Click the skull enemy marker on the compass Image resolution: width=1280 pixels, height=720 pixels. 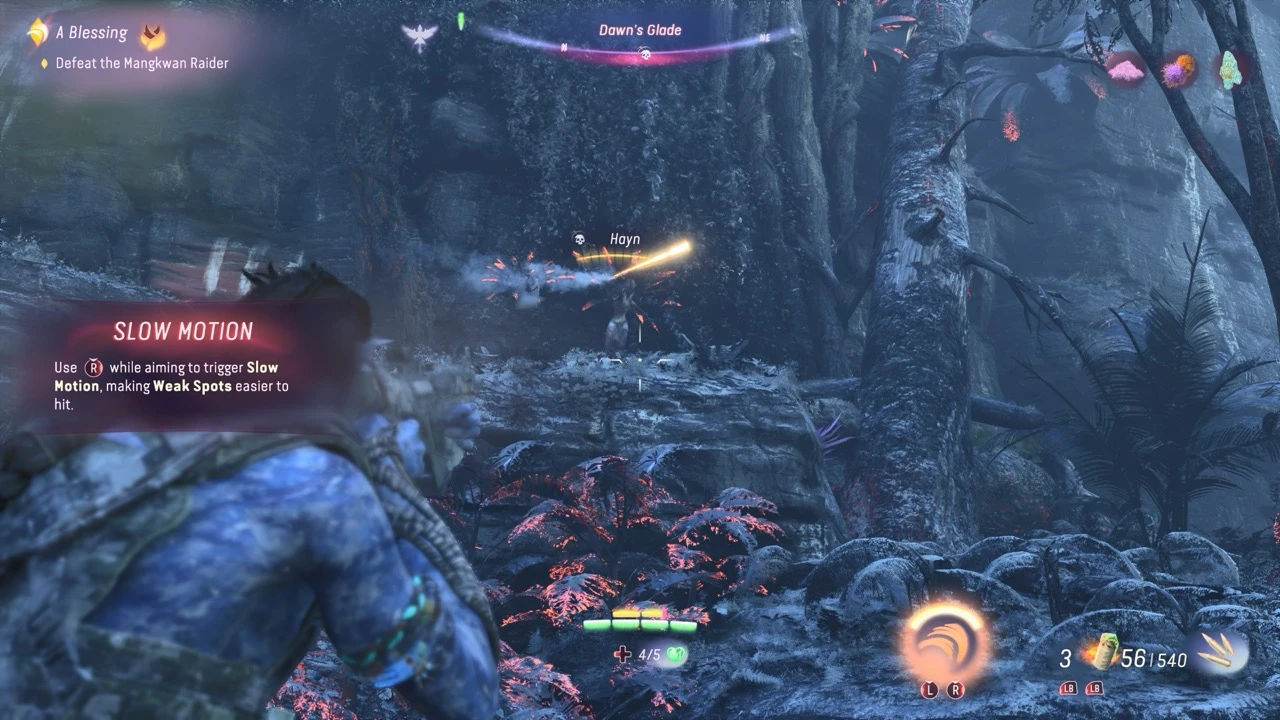pos(645,53)
